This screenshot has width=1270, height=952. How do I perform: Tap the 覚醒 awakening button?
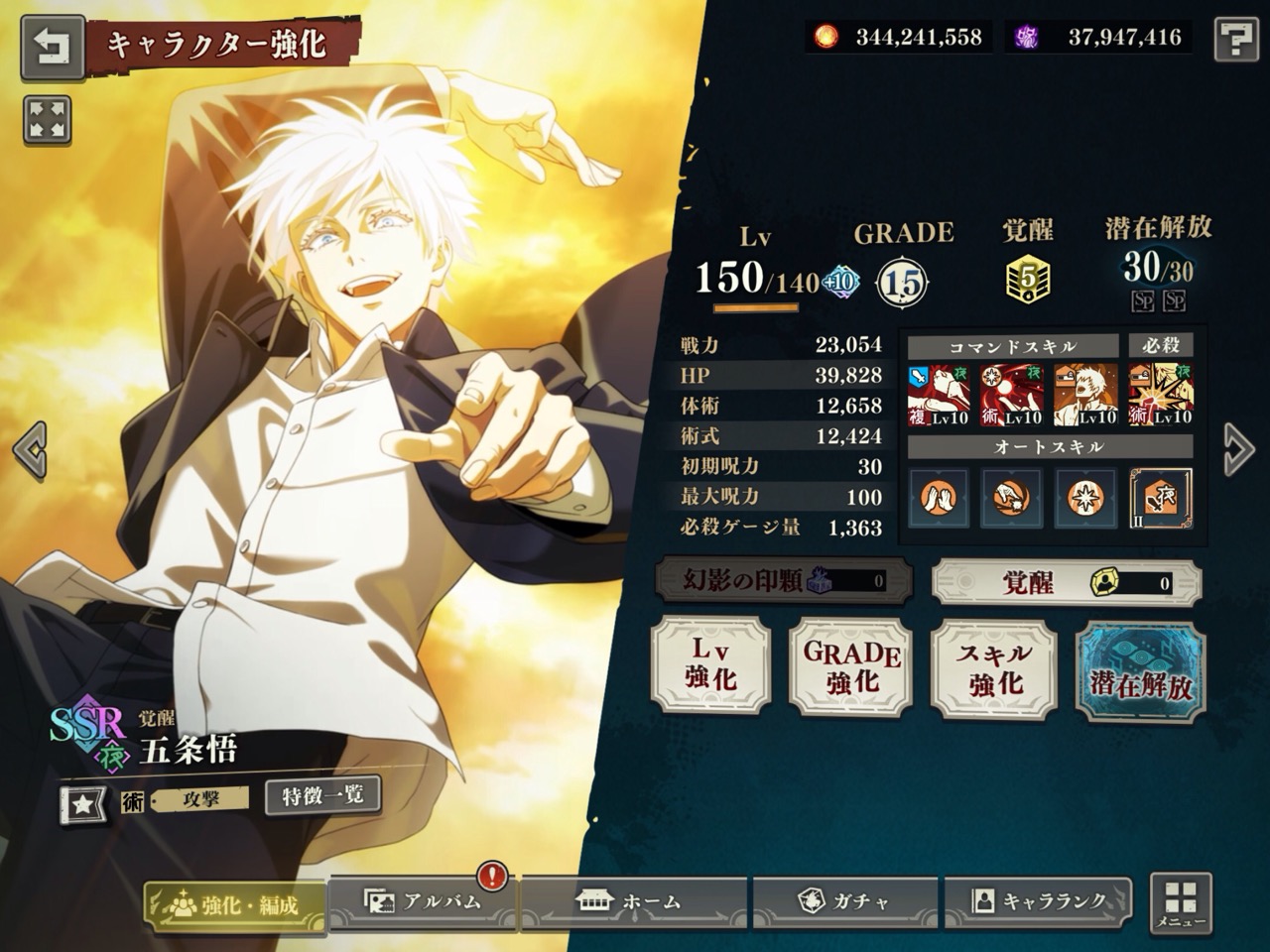coord(1066,582)
